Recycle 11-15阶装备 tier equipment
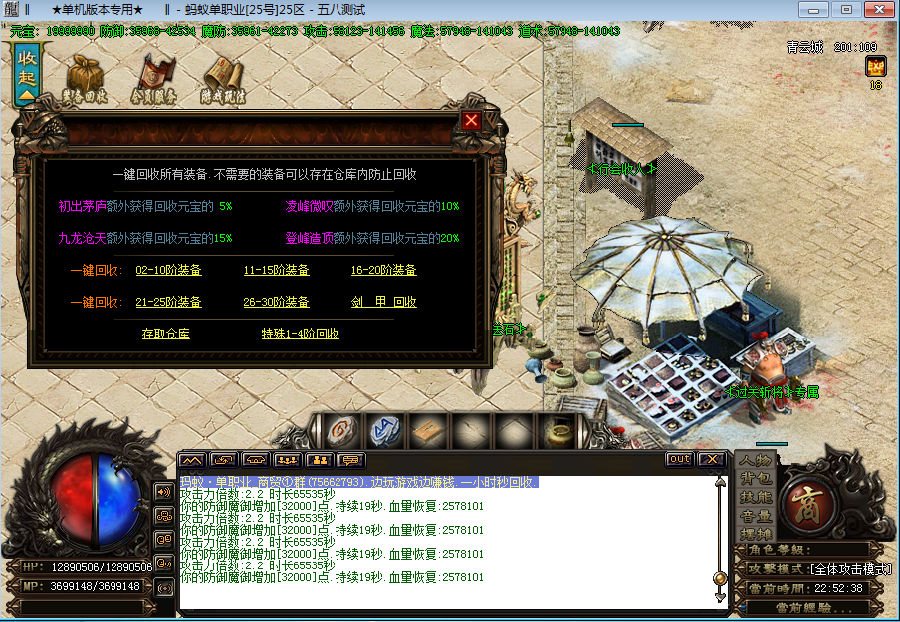 276,270
